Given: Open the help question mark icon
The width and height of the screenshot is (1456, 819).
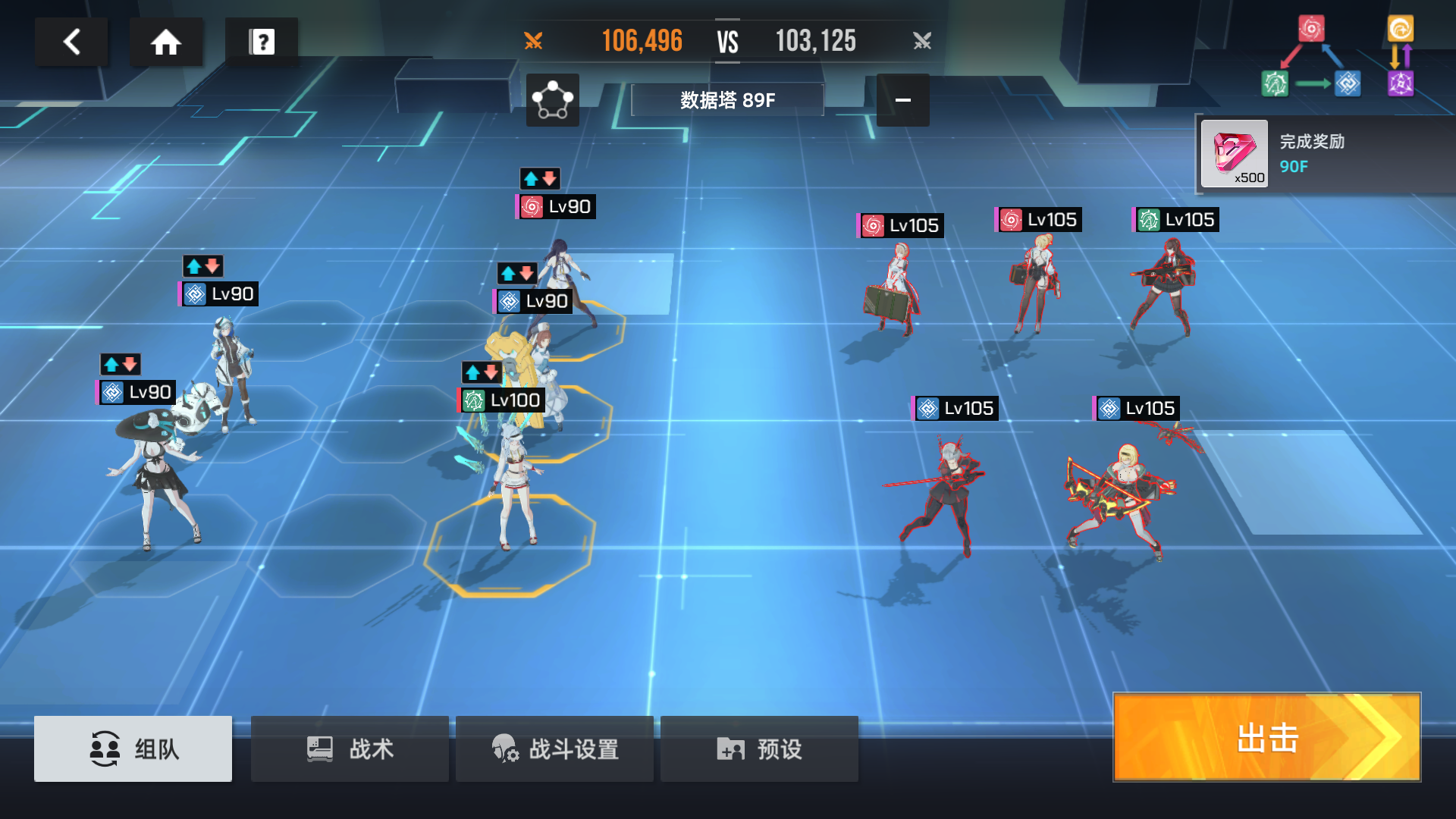Looking at the screenshot, I should click(262, 42).
